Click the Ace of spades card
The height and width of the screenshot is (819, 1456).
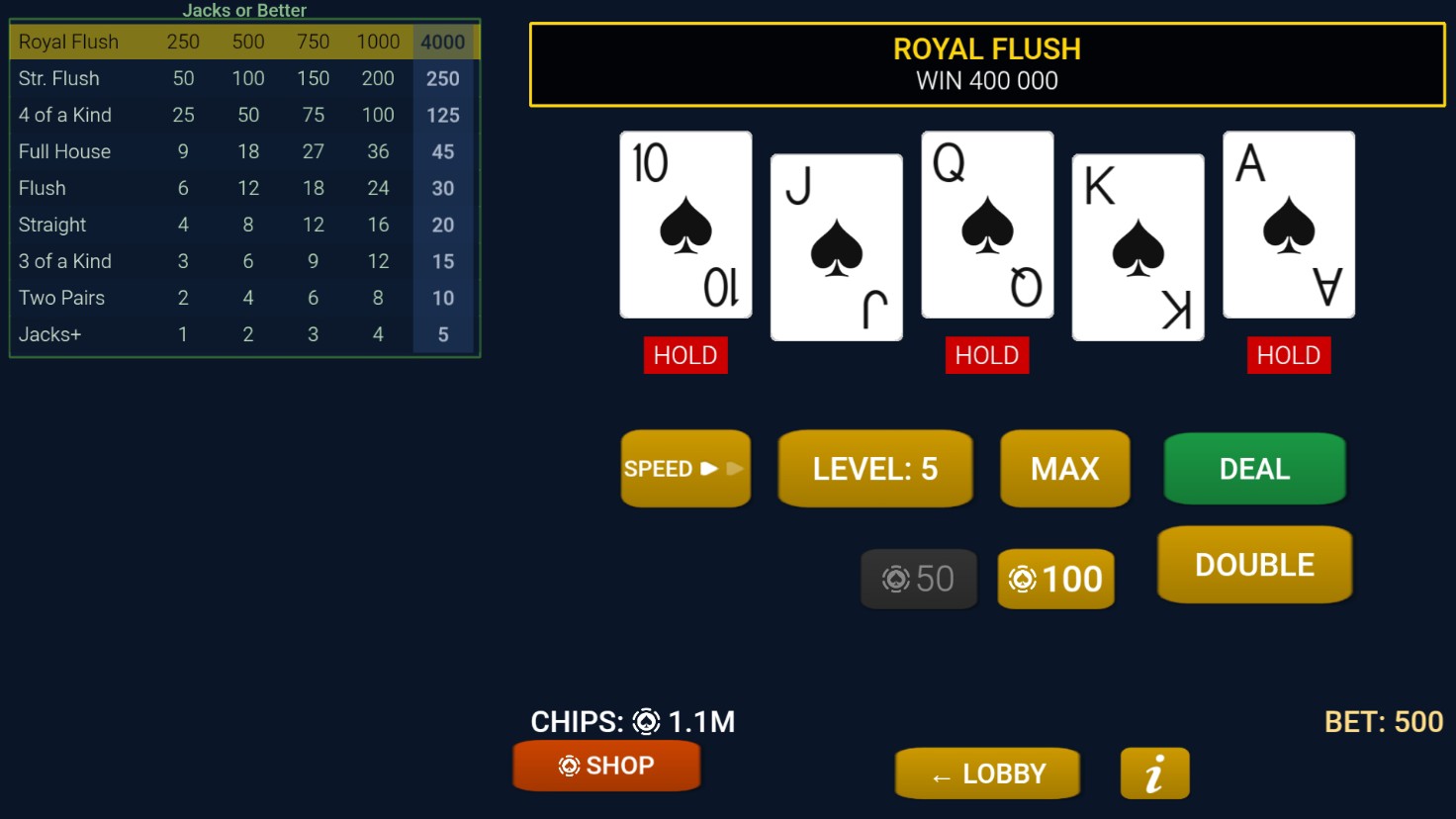[1288, 225]
